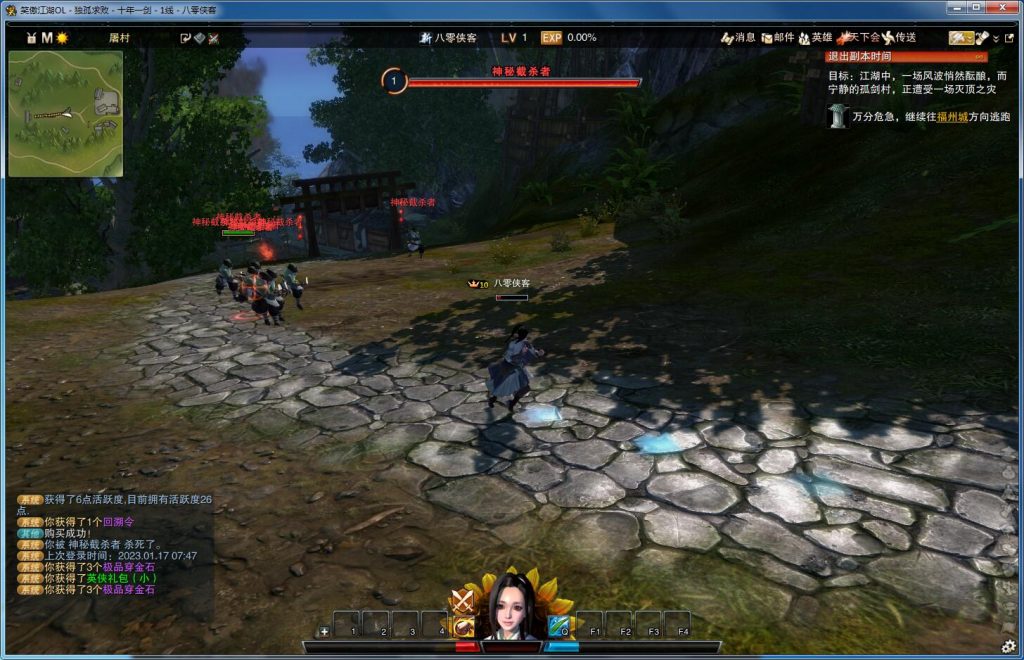The image size is (1024, 660).
Task: Click the double-chevron expand arrow in top bar
Action: 995,38
